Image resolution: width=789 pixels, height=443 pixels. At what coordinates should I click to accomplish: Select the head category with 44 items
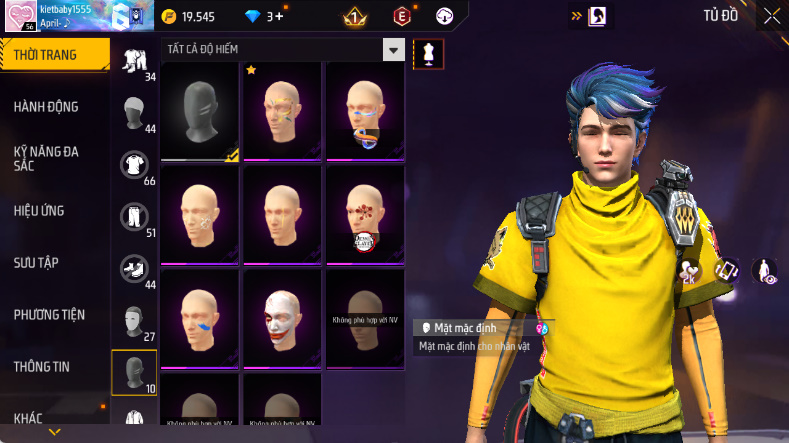click(x=134, y=112)
